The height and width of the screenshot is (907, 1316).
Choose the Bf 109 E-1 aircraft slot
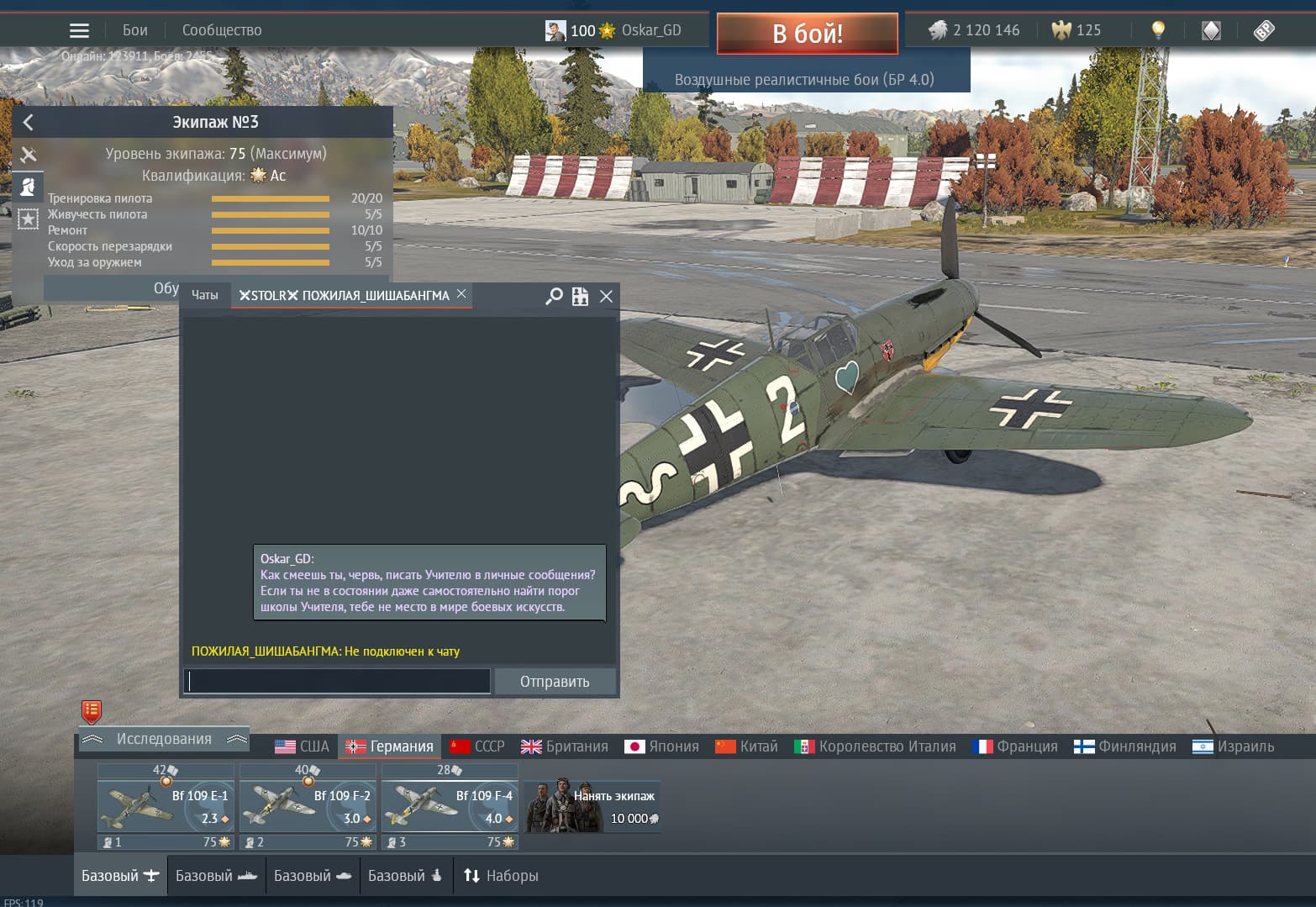click(x=166, y=807)
